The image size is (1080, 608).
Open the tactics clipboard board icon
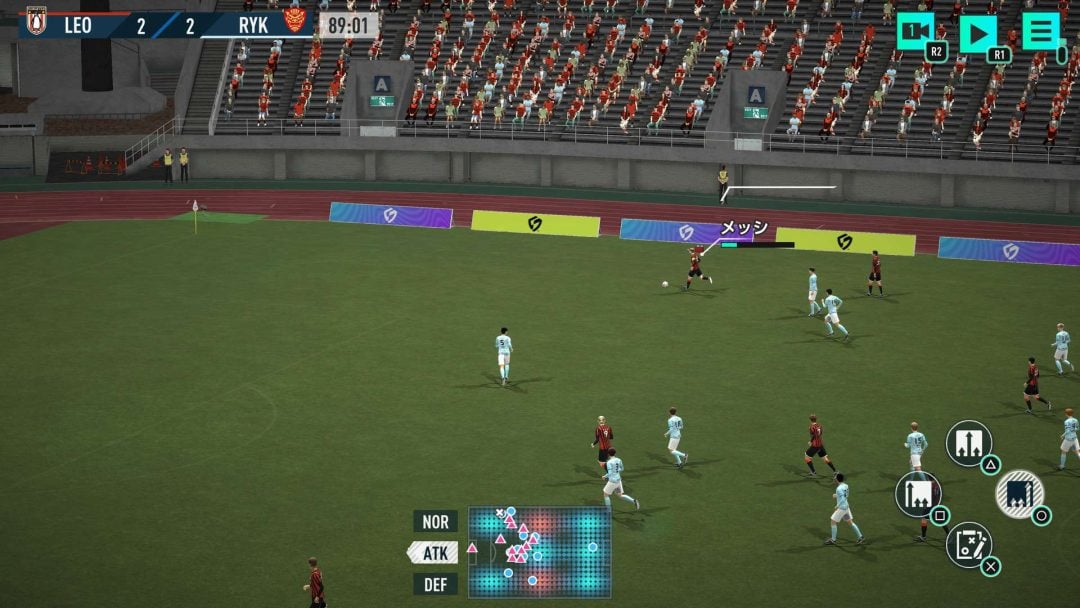click(968, 545)
